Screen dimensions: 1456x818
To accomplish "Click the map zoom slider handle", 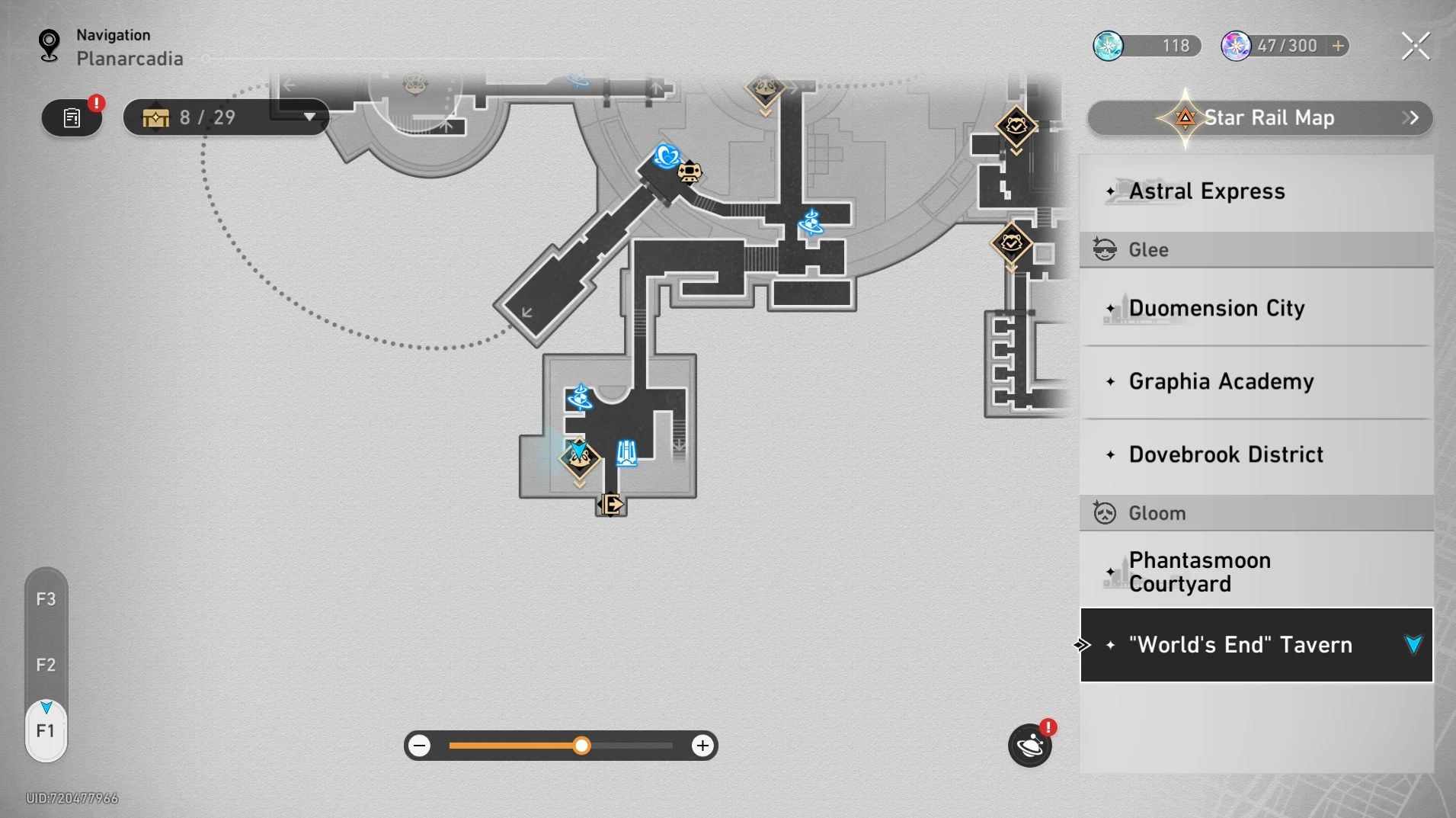I will pyautogui.click(x=581, y=746).
